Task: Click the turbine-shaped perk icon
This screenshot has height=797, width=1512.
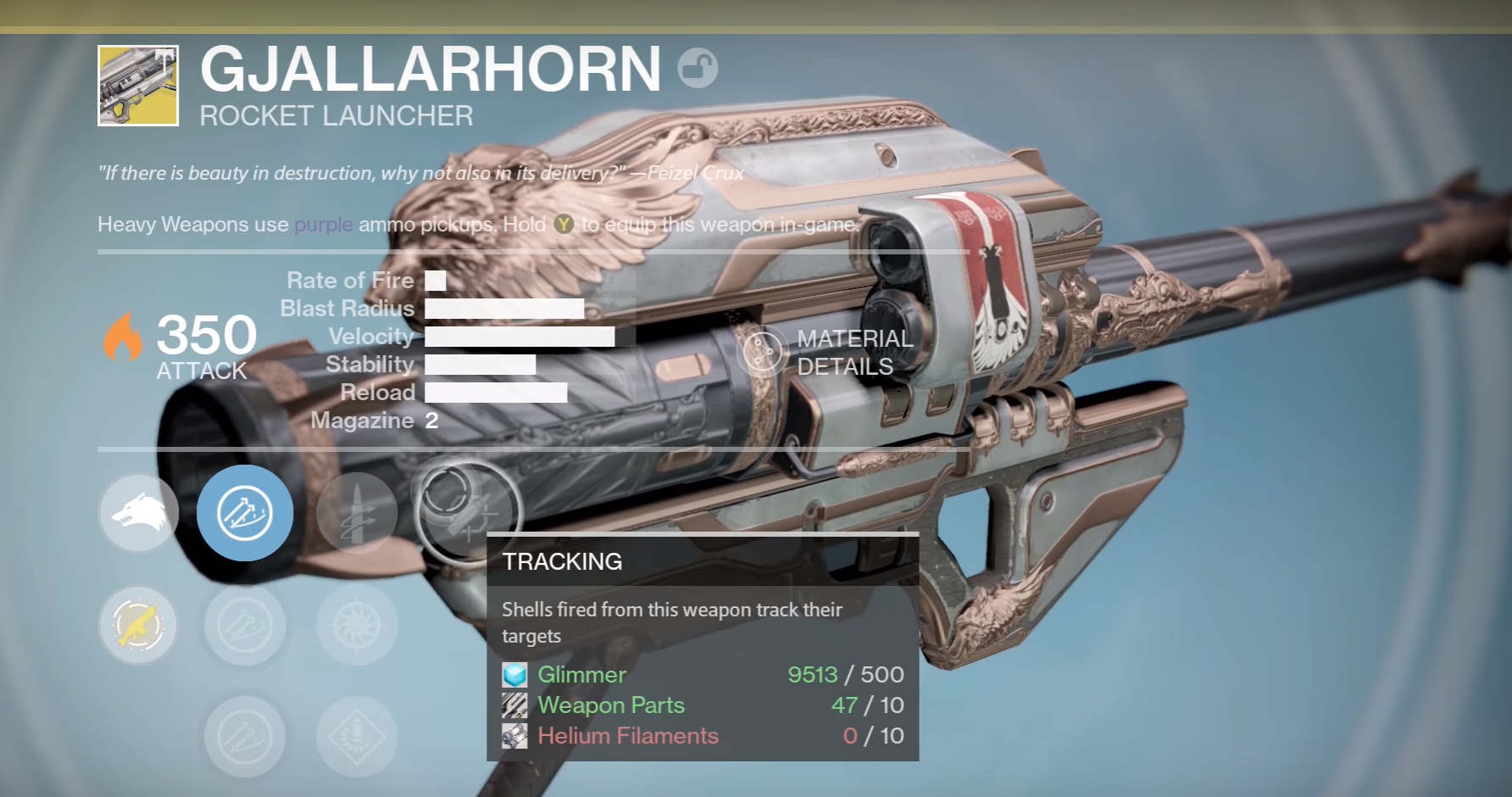Action: (357, 625)
